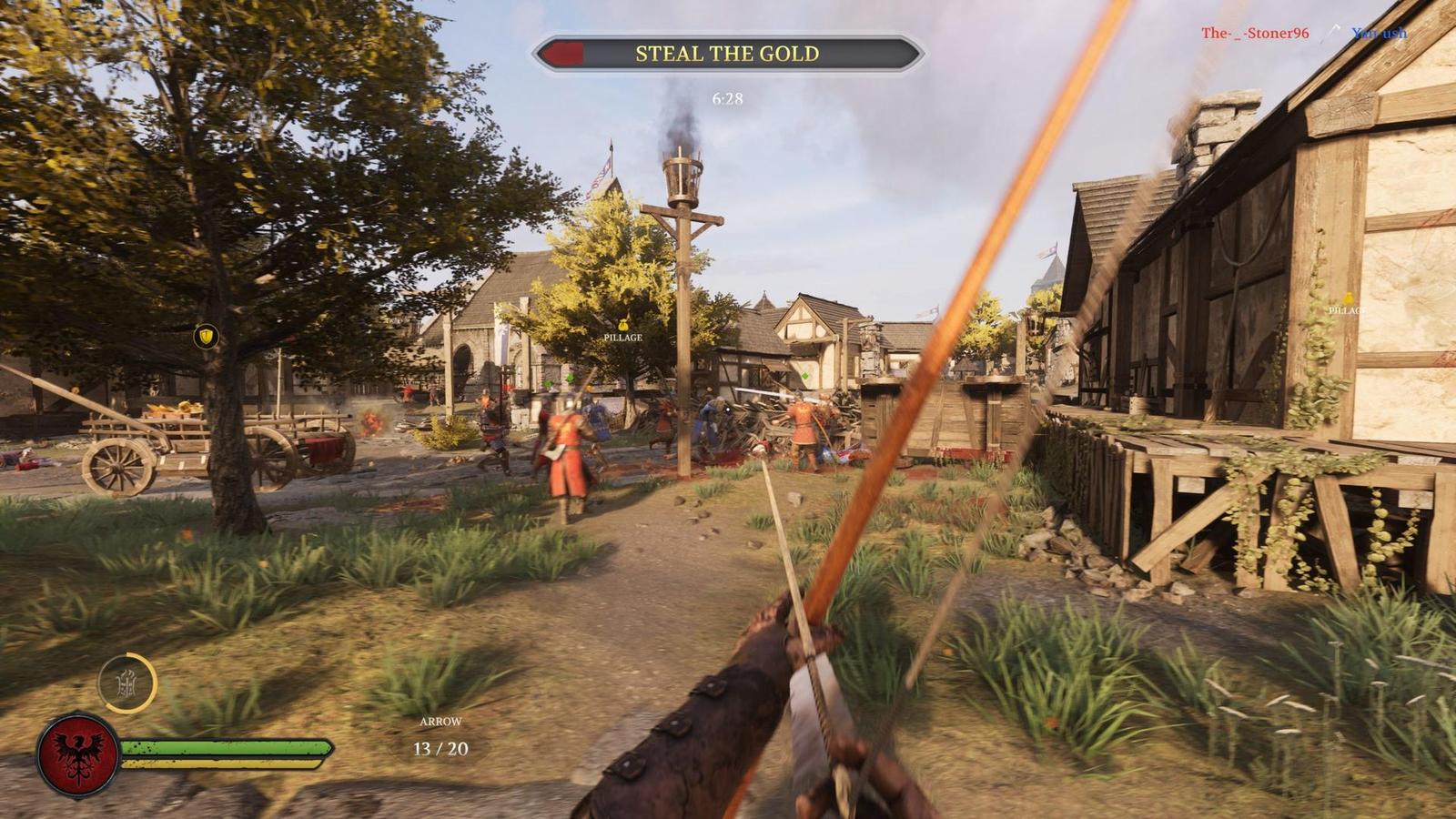Select Yan-ush name in the kill feed

click(1379, 34)
